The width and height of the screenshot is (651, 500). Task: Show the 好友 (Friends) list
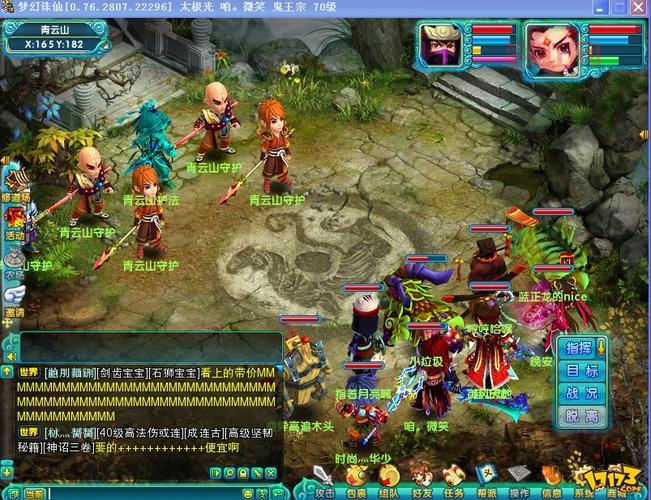tap(421, 477)
